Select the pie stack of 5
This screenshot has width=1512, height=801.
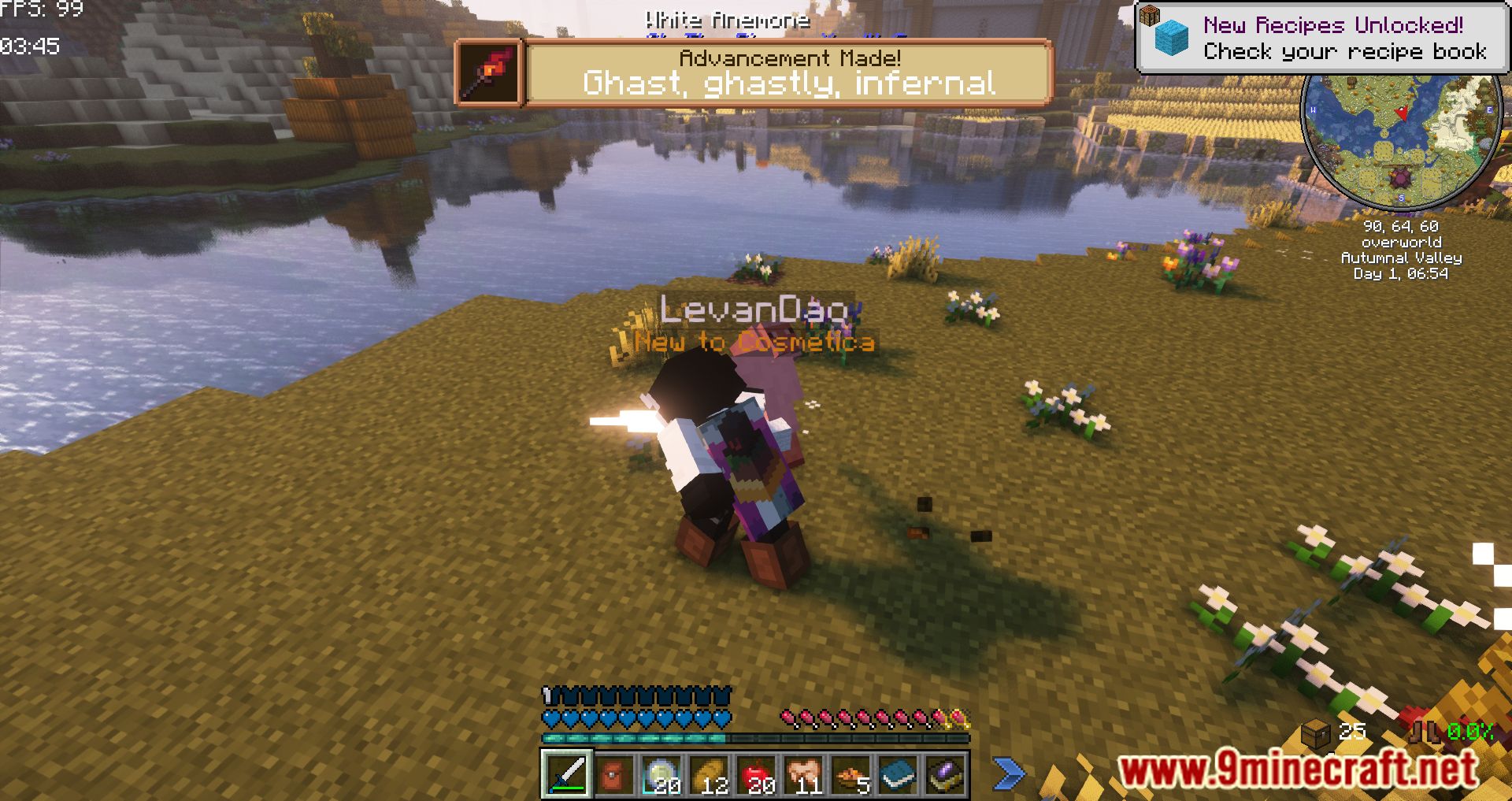tap(850, 774)
